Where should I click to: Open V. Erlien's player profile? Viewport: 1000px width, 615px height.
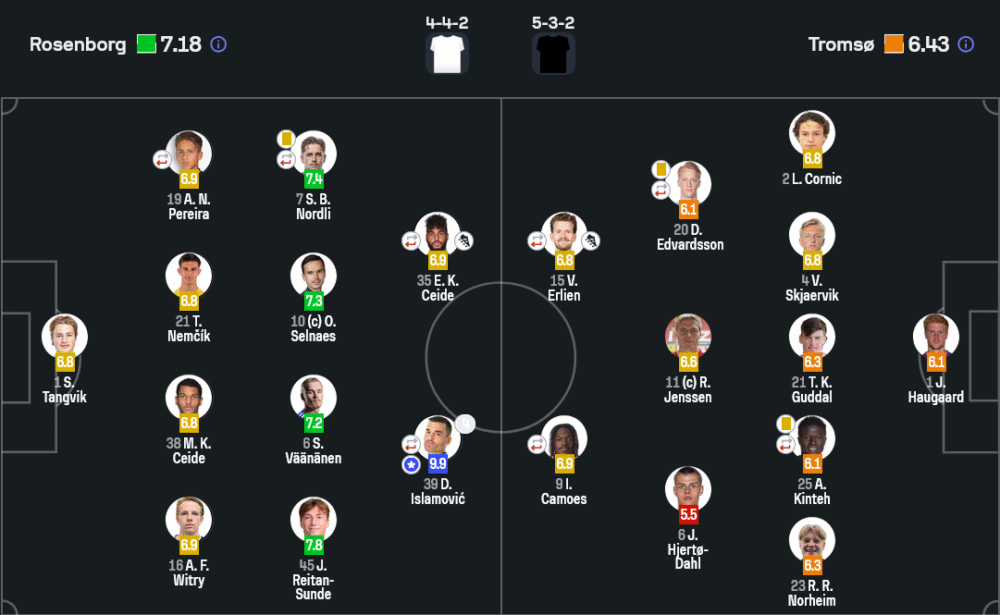564,236
